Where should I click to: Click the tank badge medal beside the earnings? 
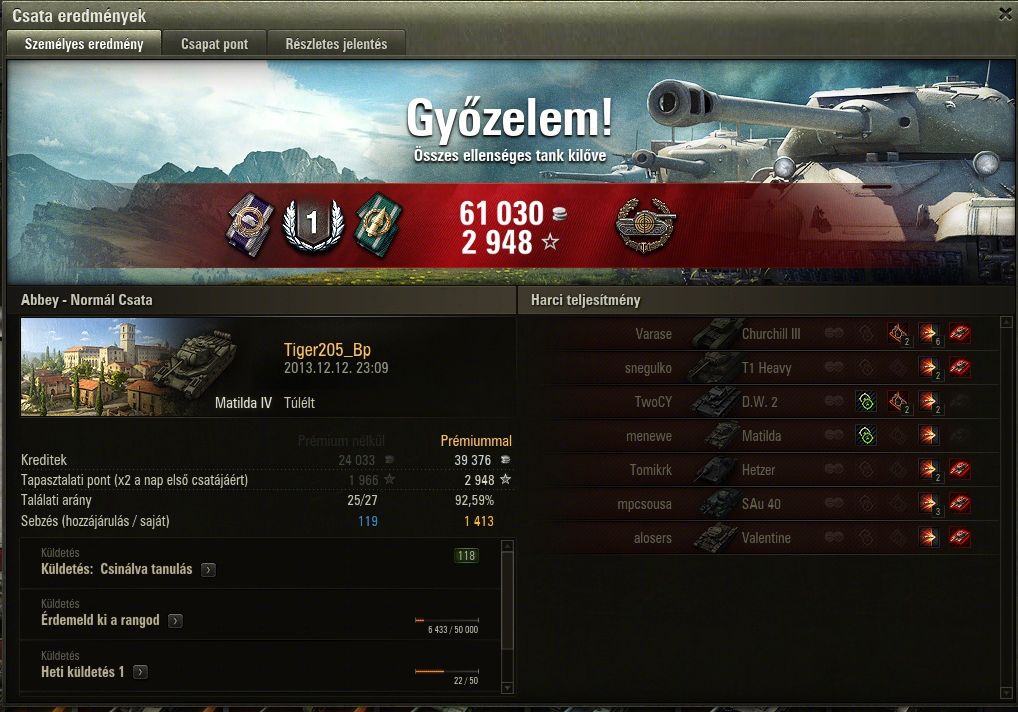(645, 225)
